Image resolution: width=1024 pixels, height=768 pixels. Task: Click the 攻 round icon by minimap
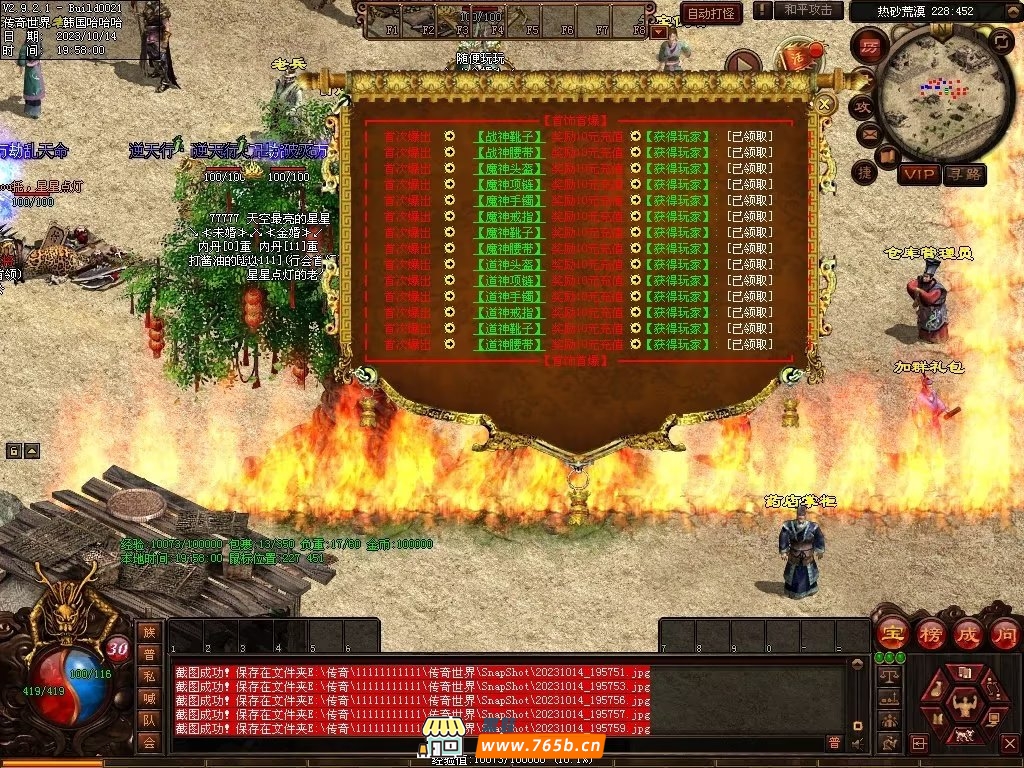(x=862, y=105)
